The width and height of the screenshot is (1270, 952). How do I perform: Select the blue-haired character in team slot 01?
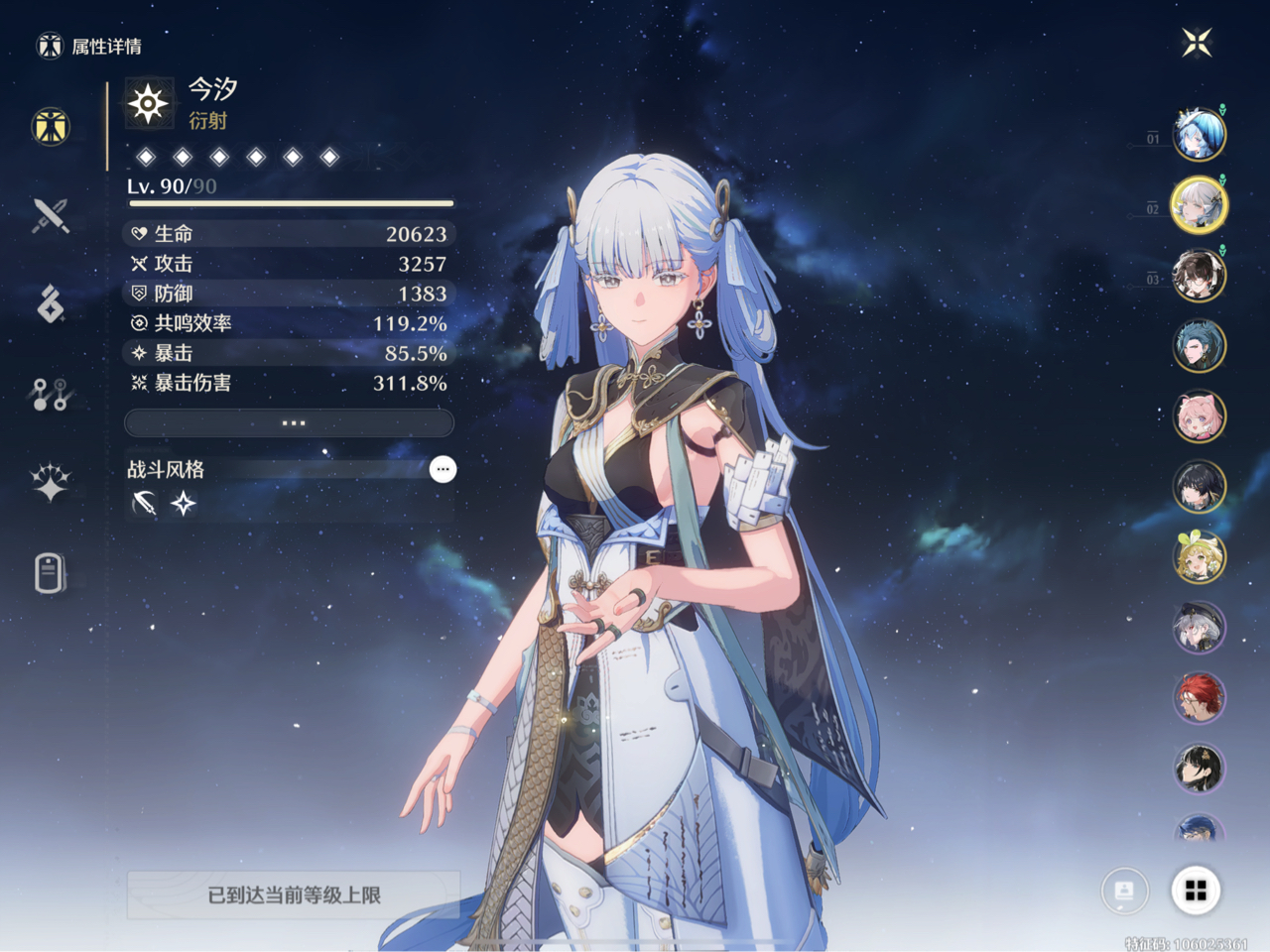pos(1199,135)
